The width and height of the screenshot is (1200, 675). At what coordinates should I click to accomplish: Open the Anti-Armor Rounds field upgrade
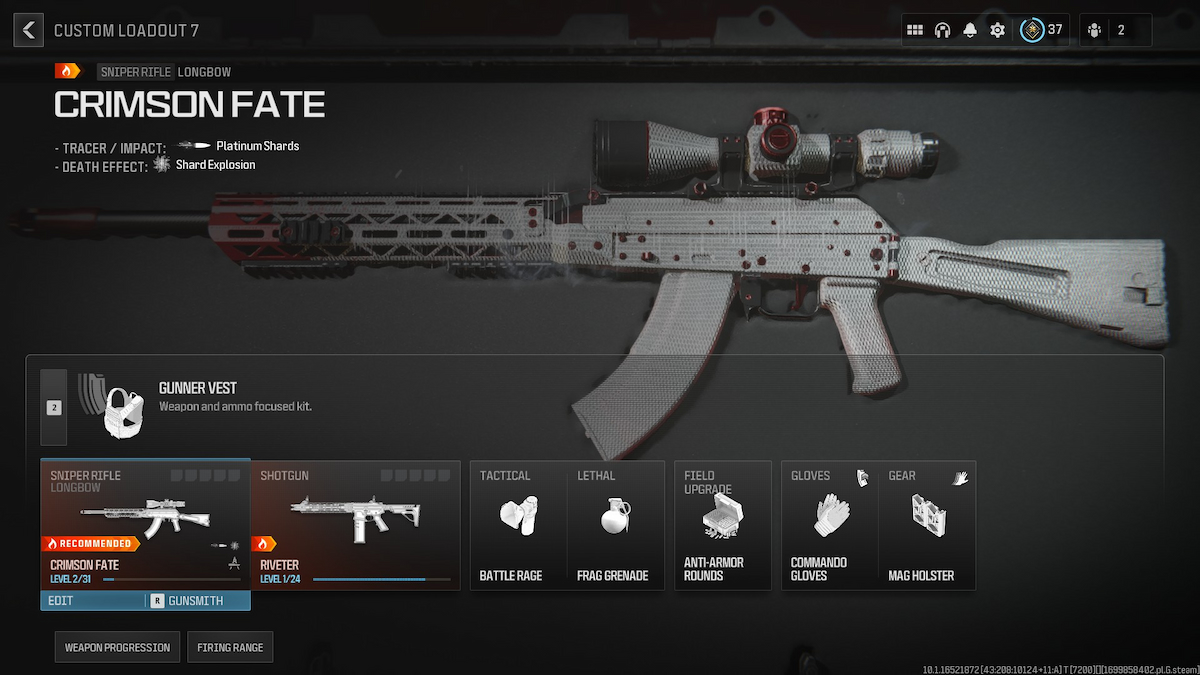pyautogui.click(x=722, y=524)
